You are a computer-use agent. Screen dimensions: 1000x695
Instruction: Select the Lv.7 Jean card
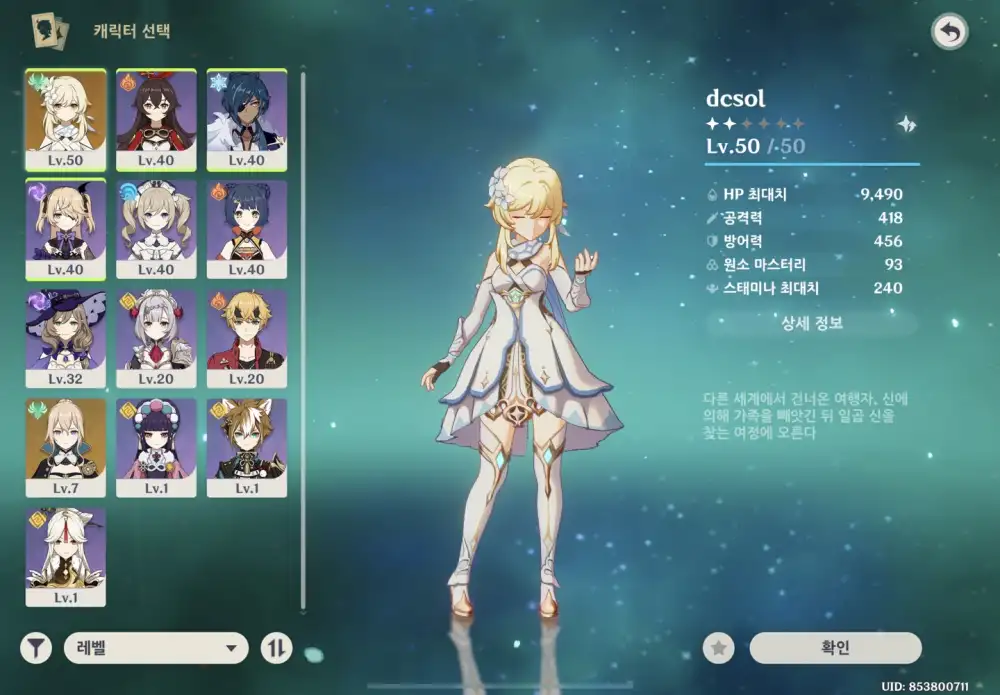[65, 447]
